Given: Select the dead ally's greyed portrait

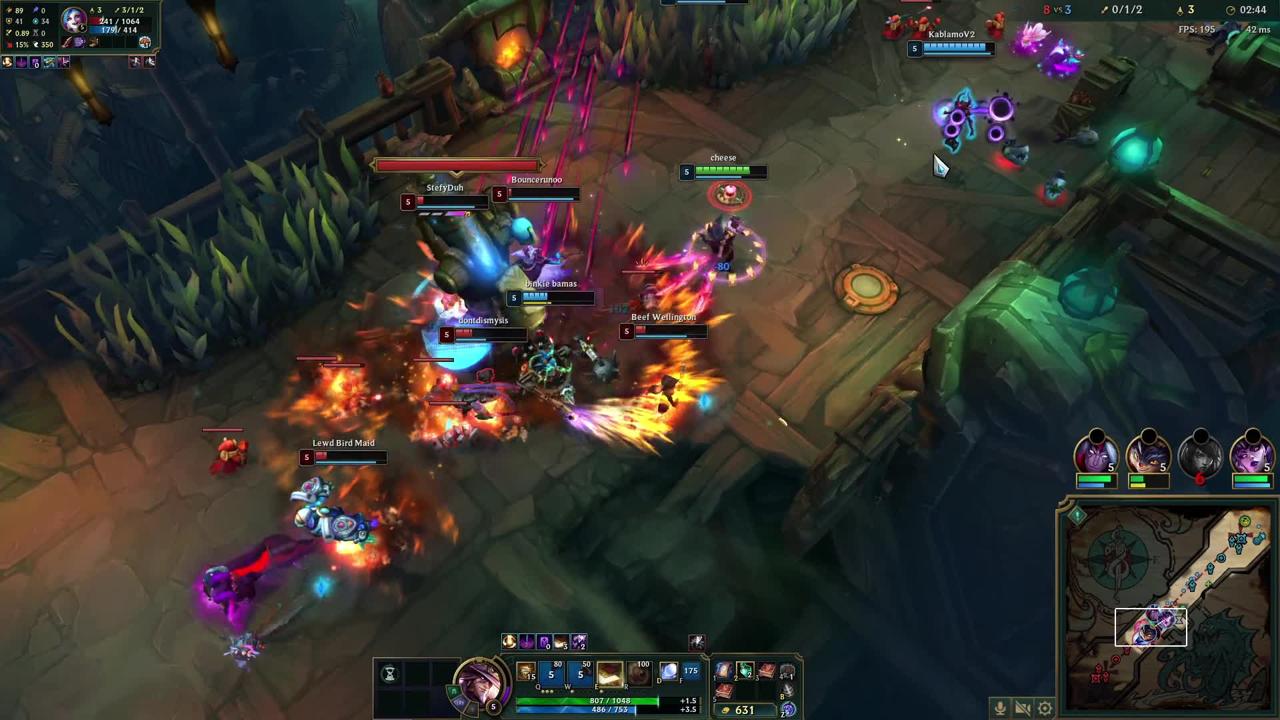Looking at the screenshot, I should pos(1200,455).
